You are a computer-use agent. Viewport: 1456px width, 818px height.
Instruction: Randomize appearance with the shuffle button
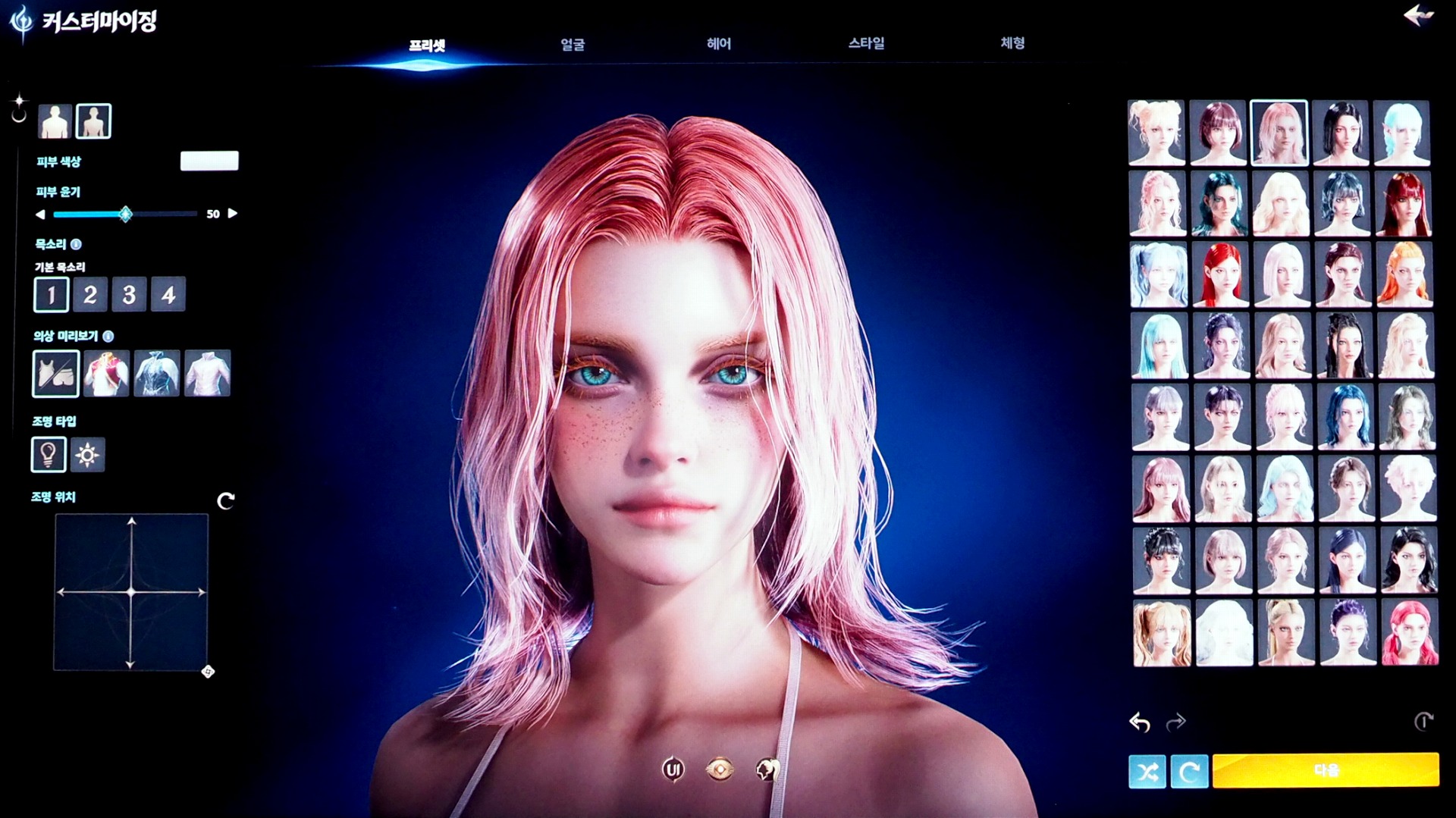coord(1147,772)
